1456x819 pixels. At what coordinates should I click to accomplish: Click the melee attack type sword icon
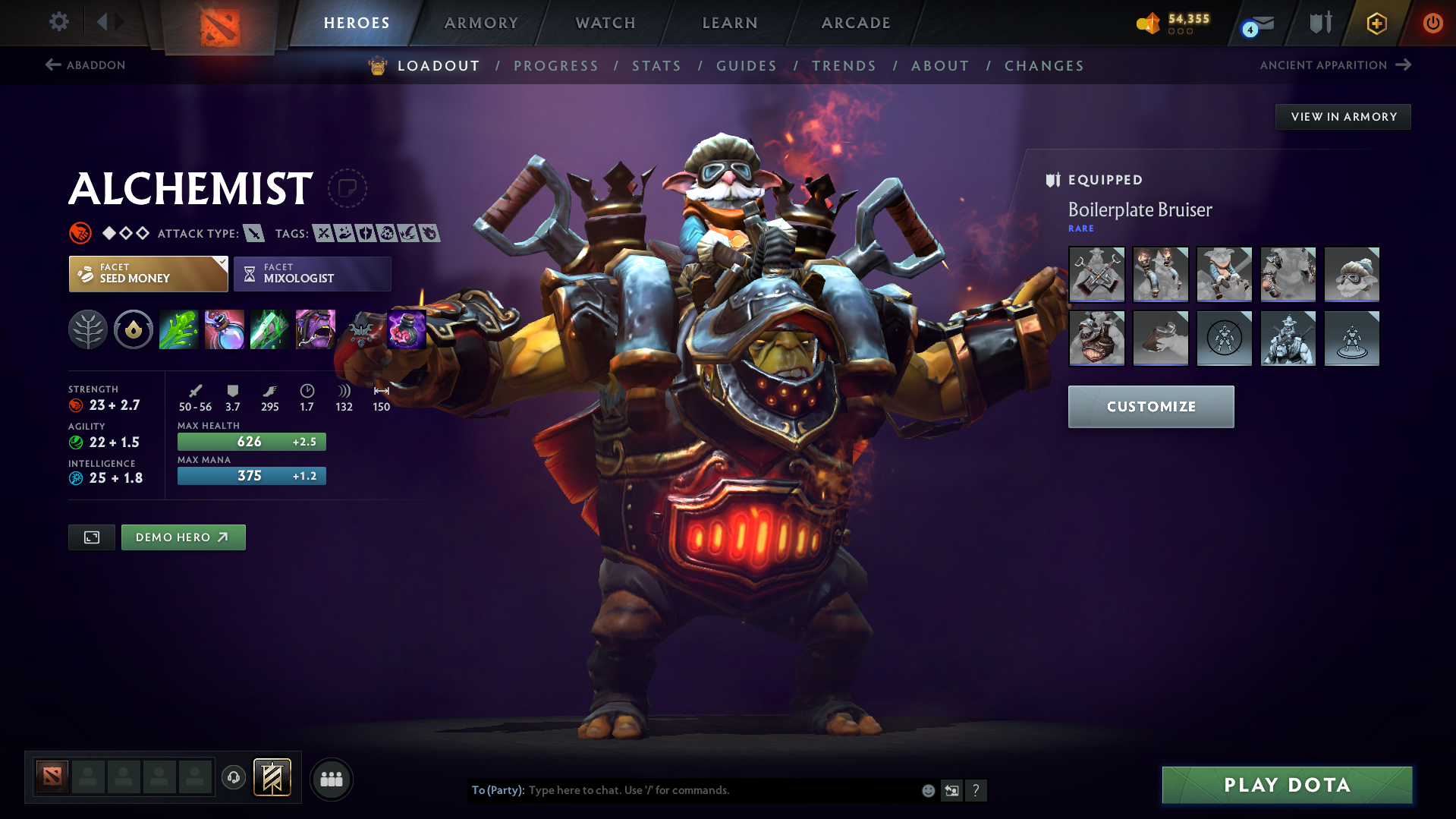253,234
